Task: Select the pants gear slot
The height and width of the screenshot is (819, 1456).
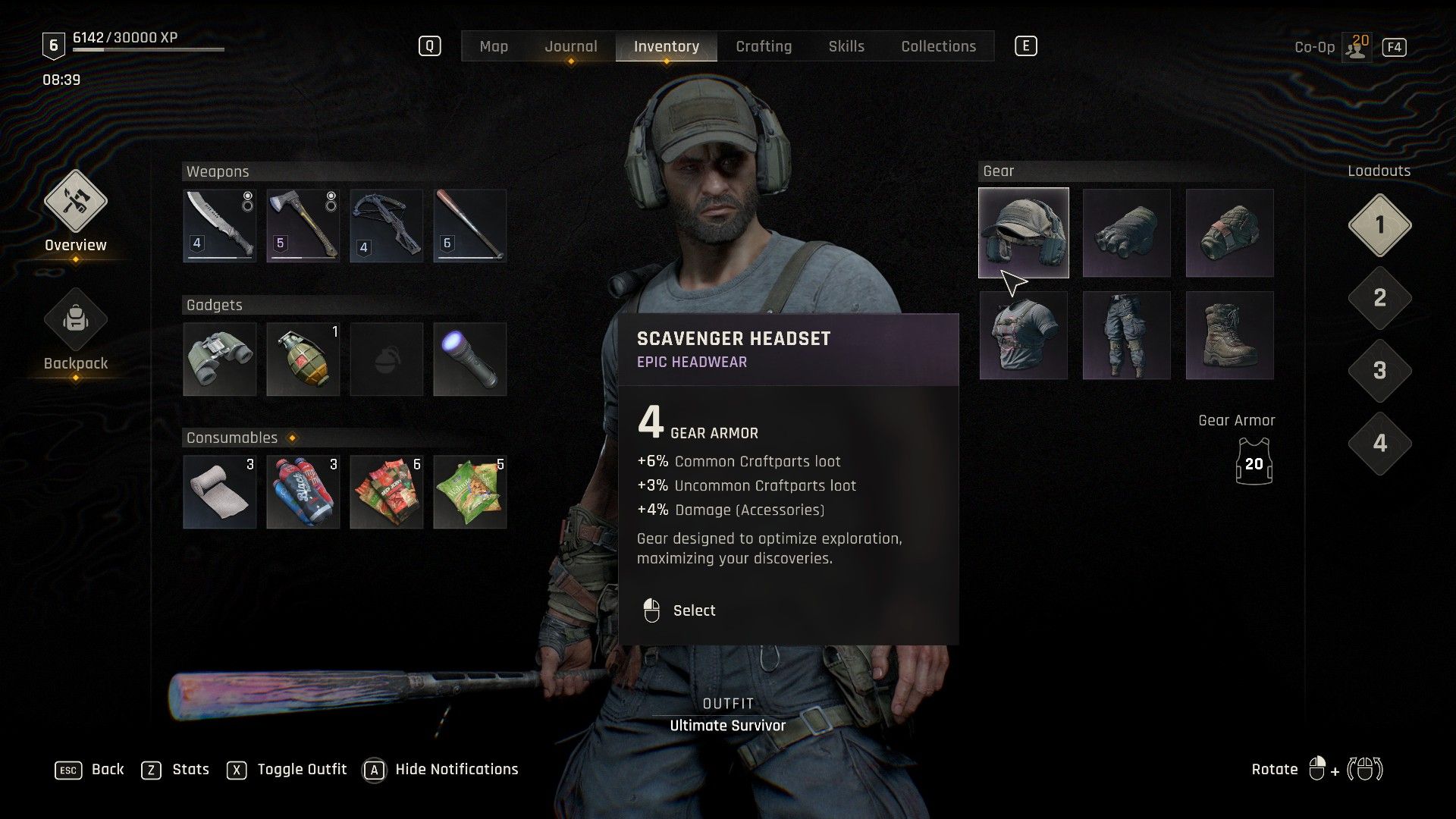Action: click(x=1127, y=335)
